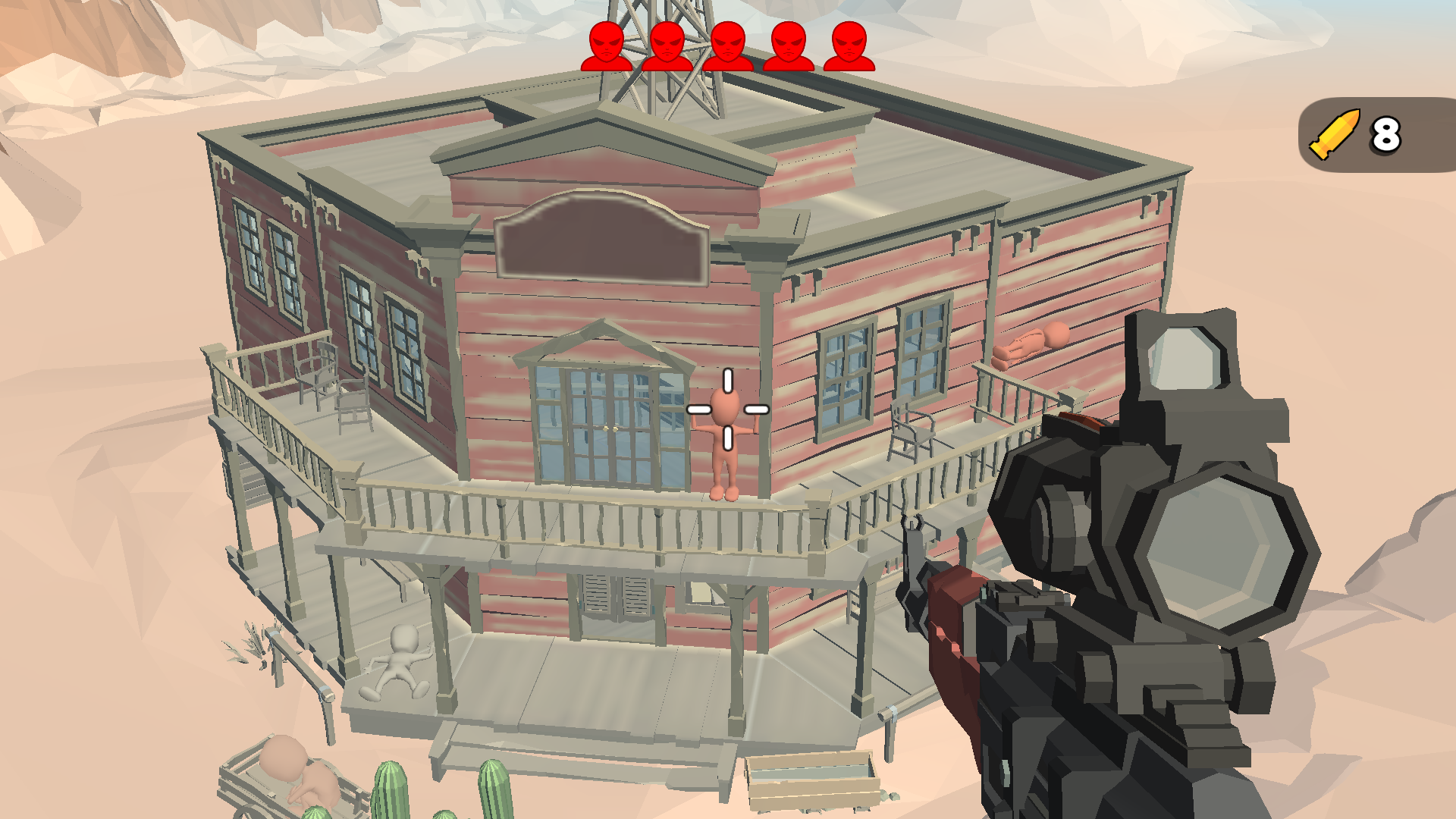Screen dimensions: 1456x819
Task: Click the ammo count number 8
Action: point(1386,134)
